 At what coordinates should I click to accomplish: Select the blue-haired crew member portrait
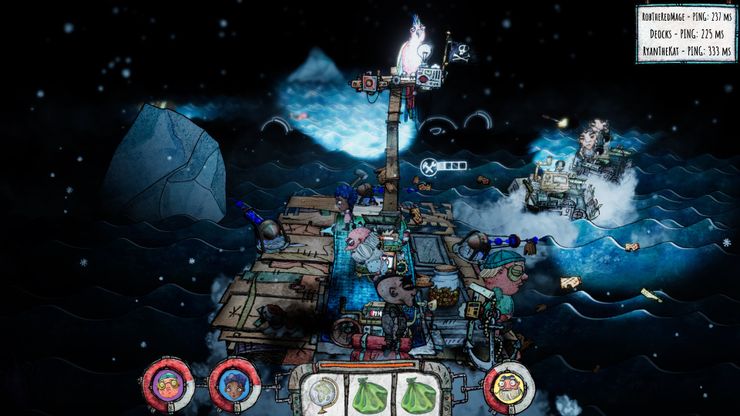click(x=234, y=384)
